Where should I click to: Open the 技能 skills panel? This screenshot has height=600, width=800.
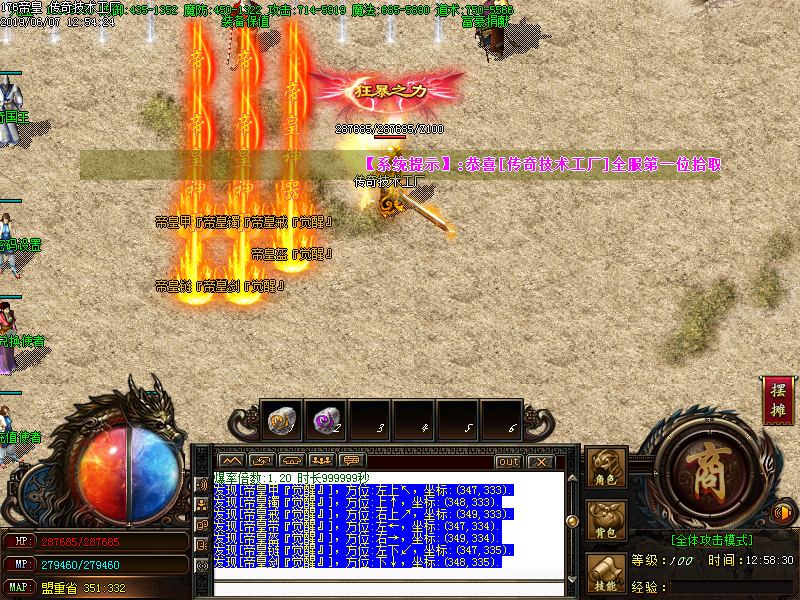coord(605,574)
